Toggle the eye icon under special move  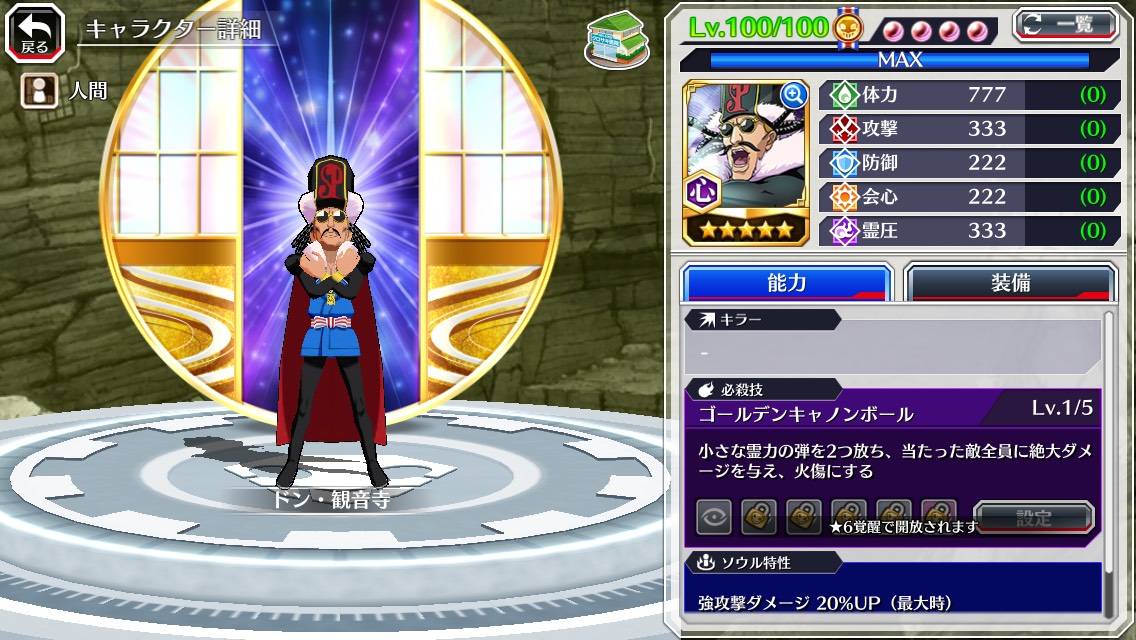(x=714, y=517)
